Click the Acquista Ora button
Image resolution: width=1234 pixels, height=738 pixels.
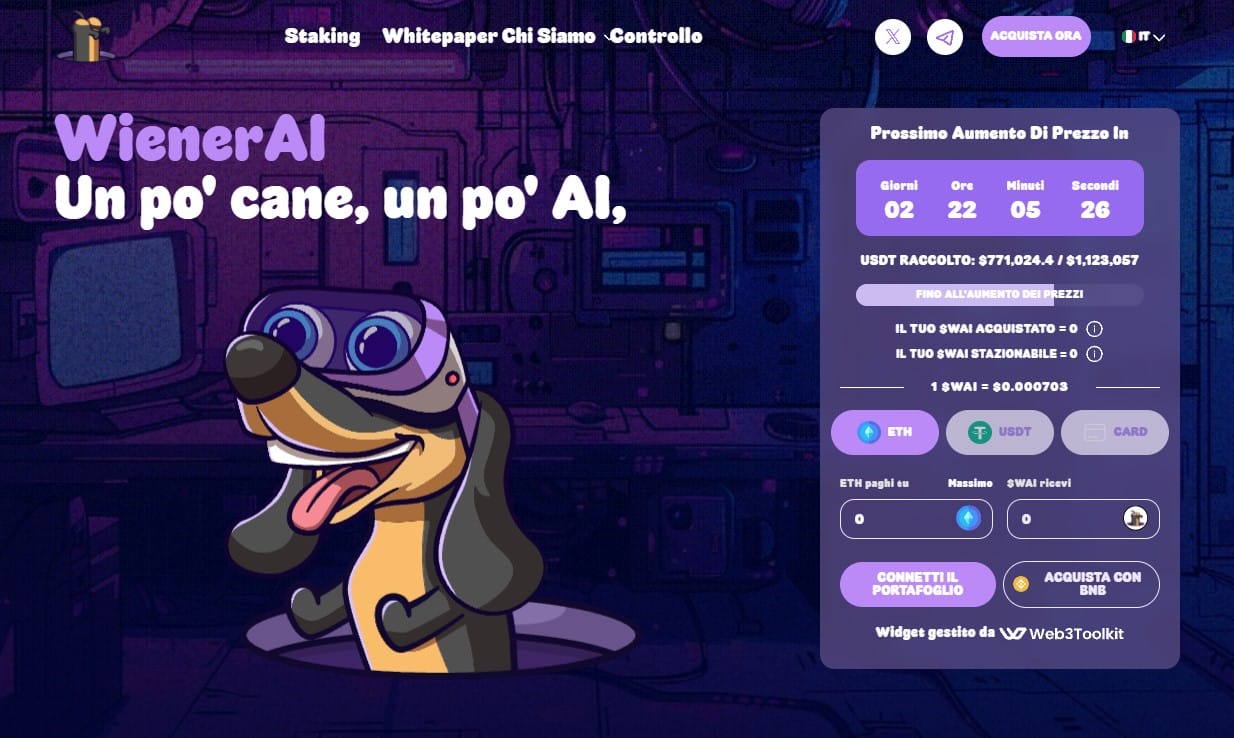1036,36
